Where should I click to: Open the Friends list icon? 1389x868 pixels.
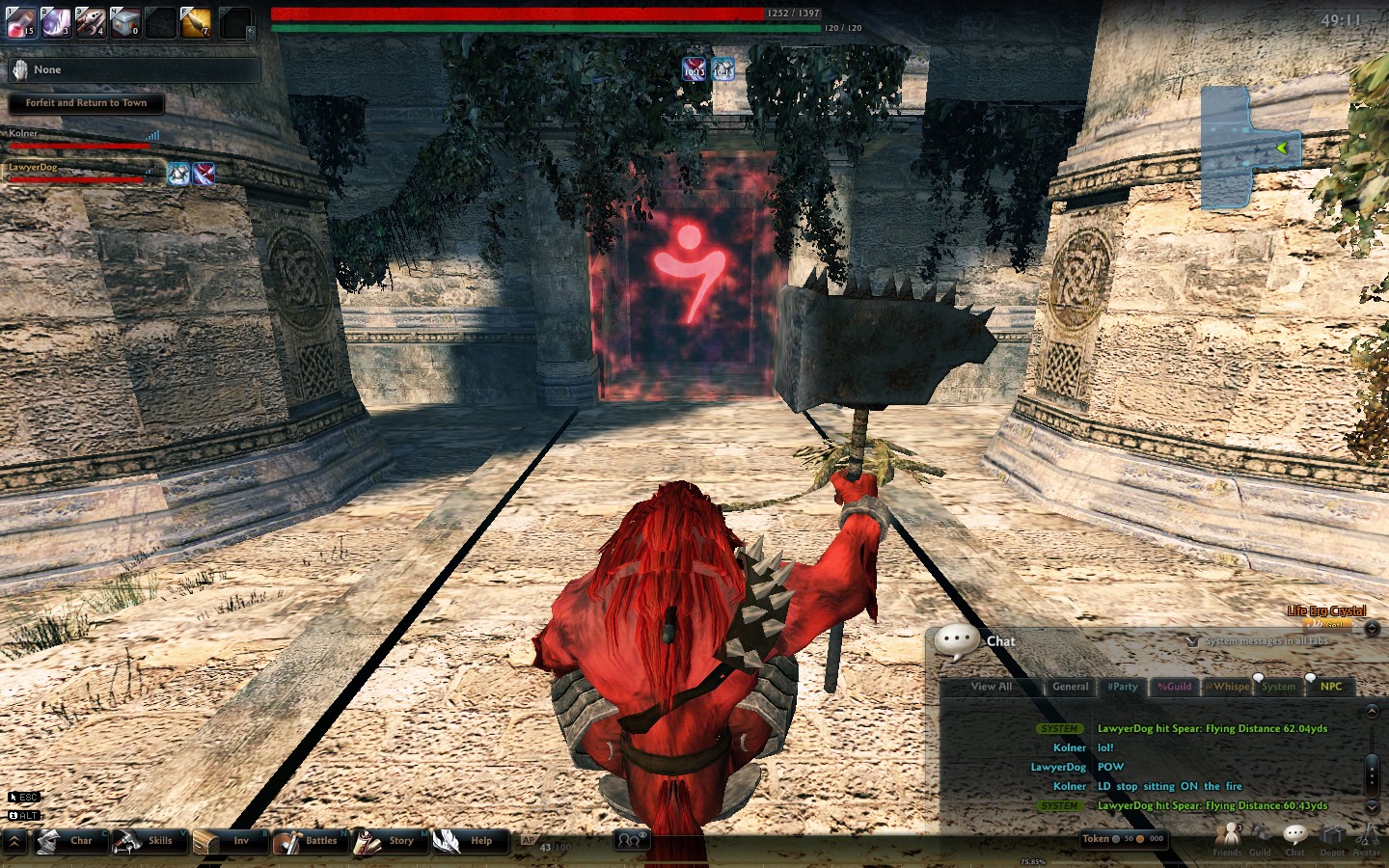[x=1228, y=837]
